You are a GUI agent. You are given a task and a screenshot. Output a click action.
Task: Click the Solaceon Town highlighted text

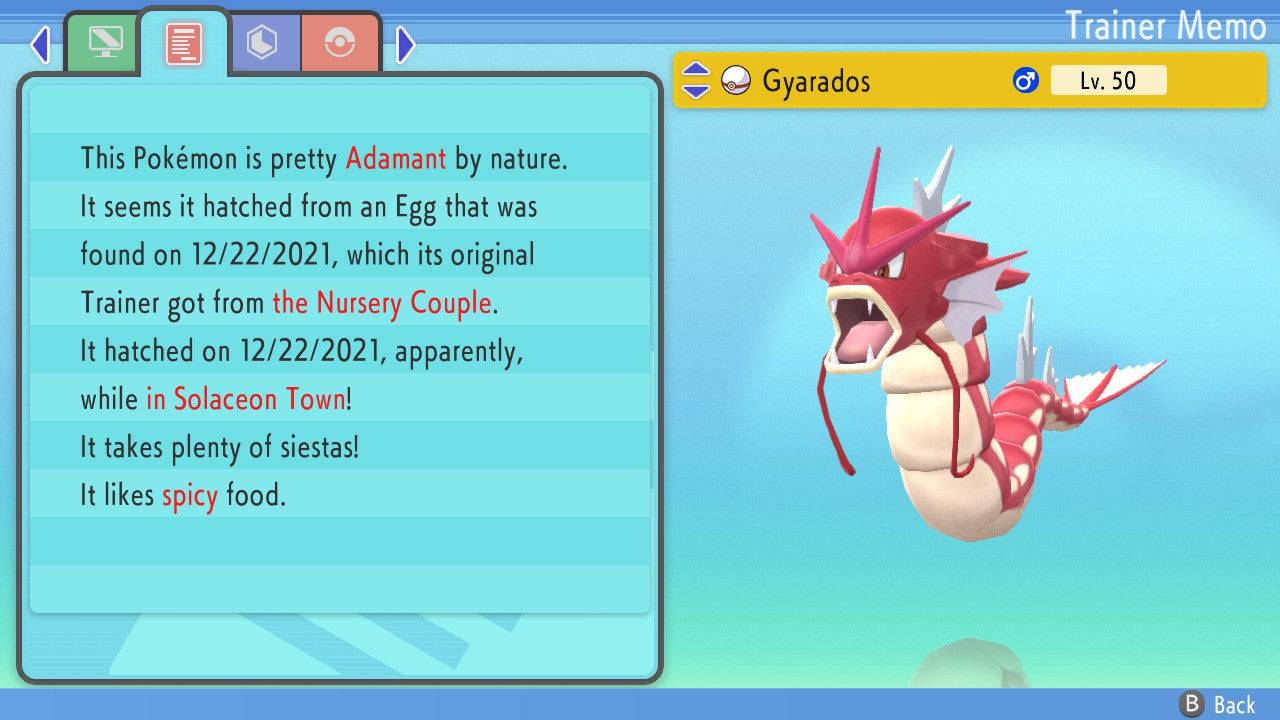pos(247,399)
